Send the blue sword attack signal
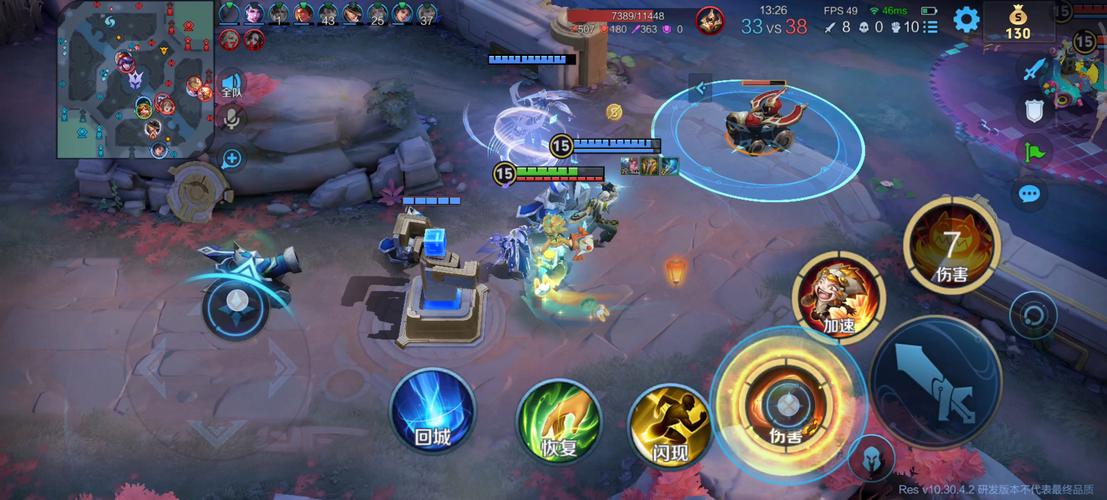 [x=1033, y=70]
